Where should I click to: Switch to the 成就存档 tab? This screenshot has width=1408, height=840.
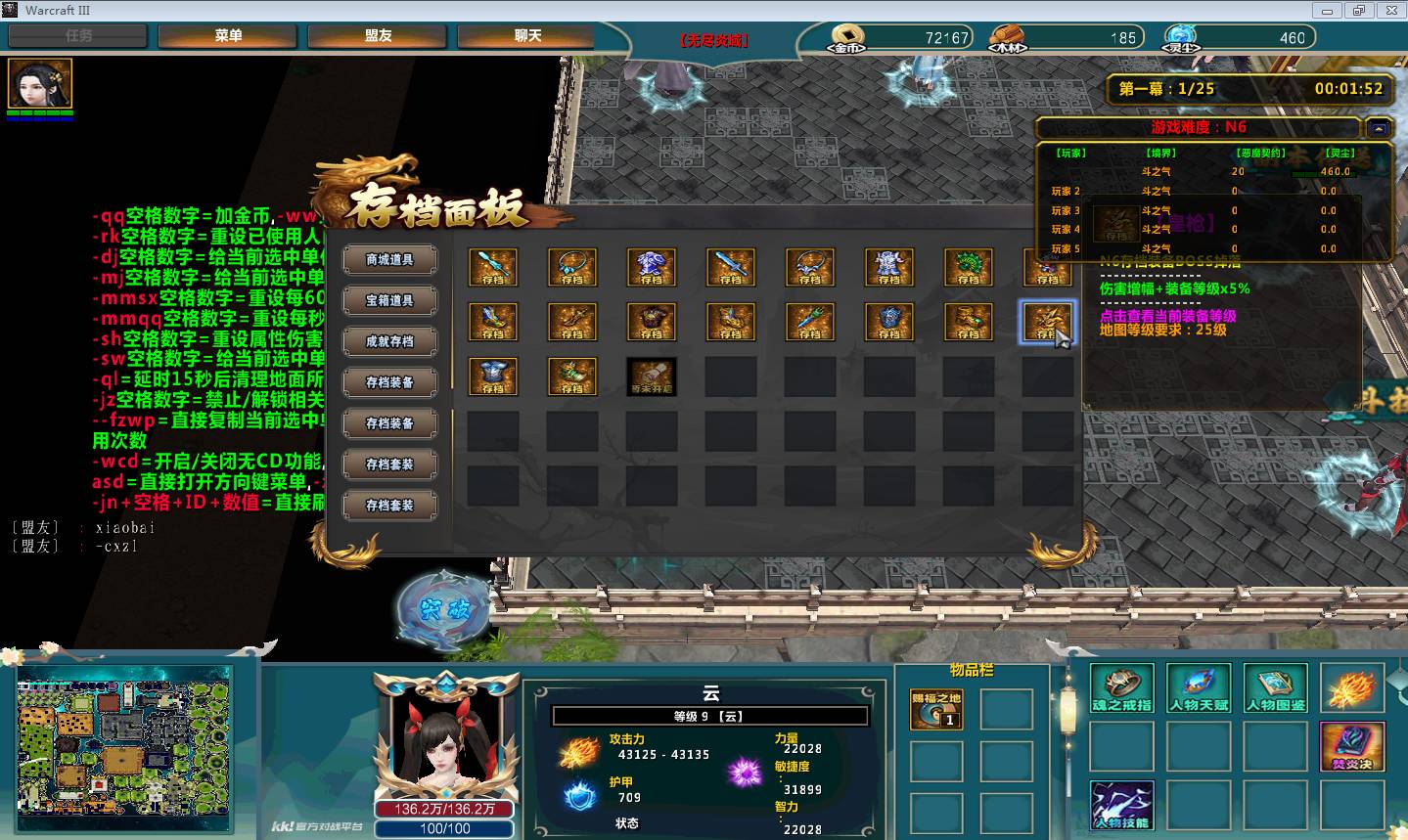point(389,342)
